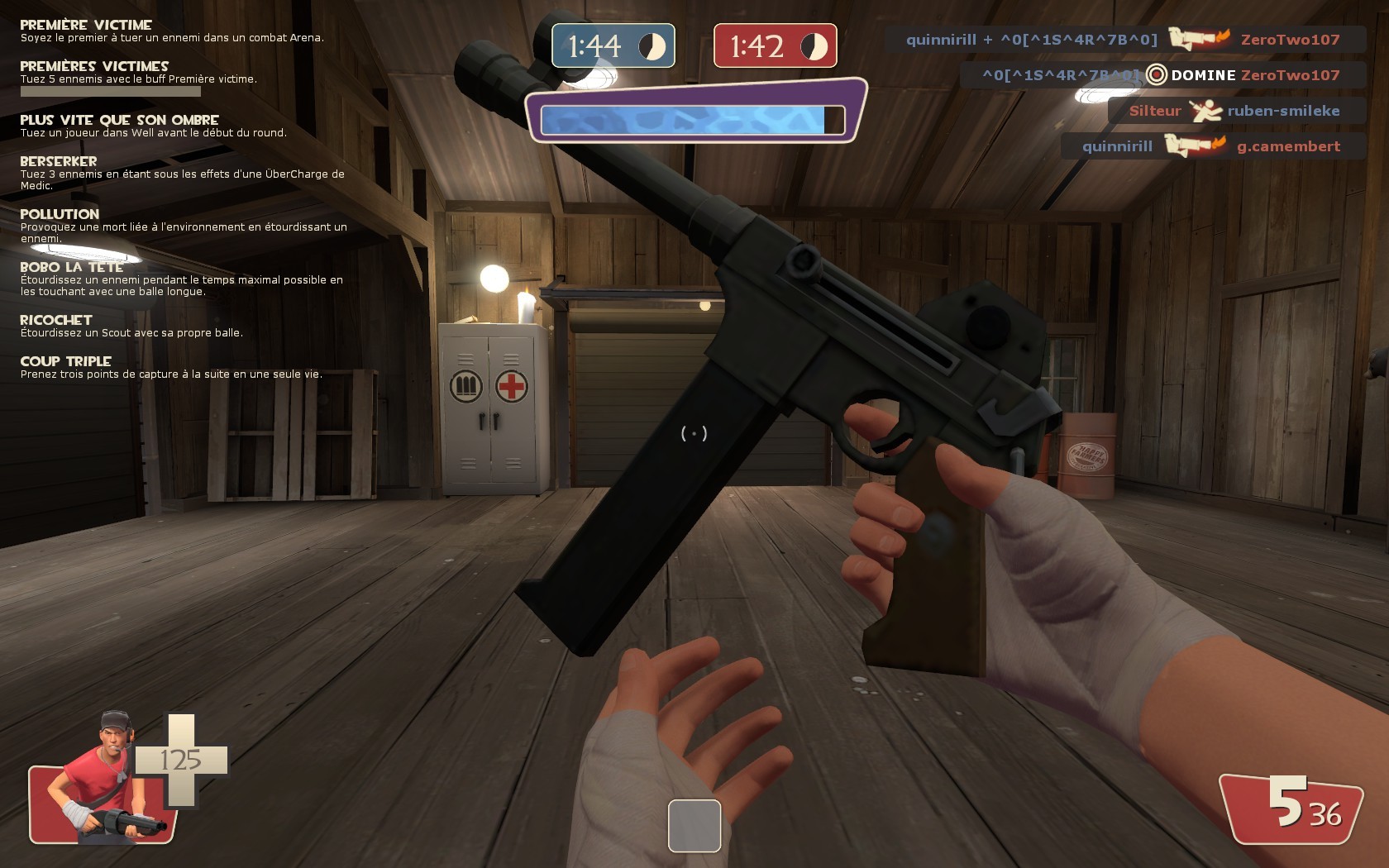Image resolution: width=1389 pixels, height=868 pixels.
Task: Collapse the Coup Triple achievement entry
Action: (64, 361)
